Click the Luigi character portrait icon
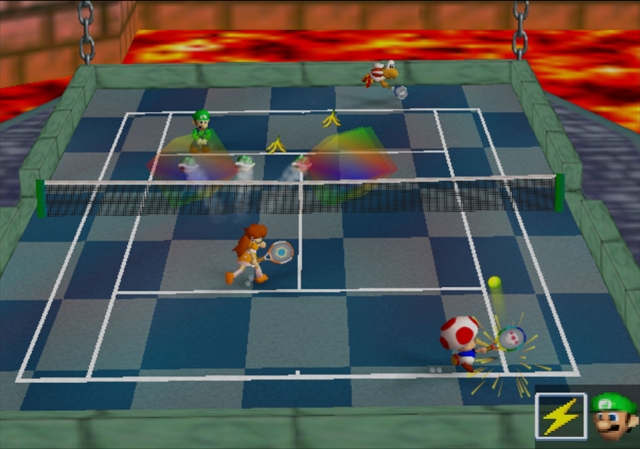Viewport: 640px width, 449px height. (x=612, y=415)
